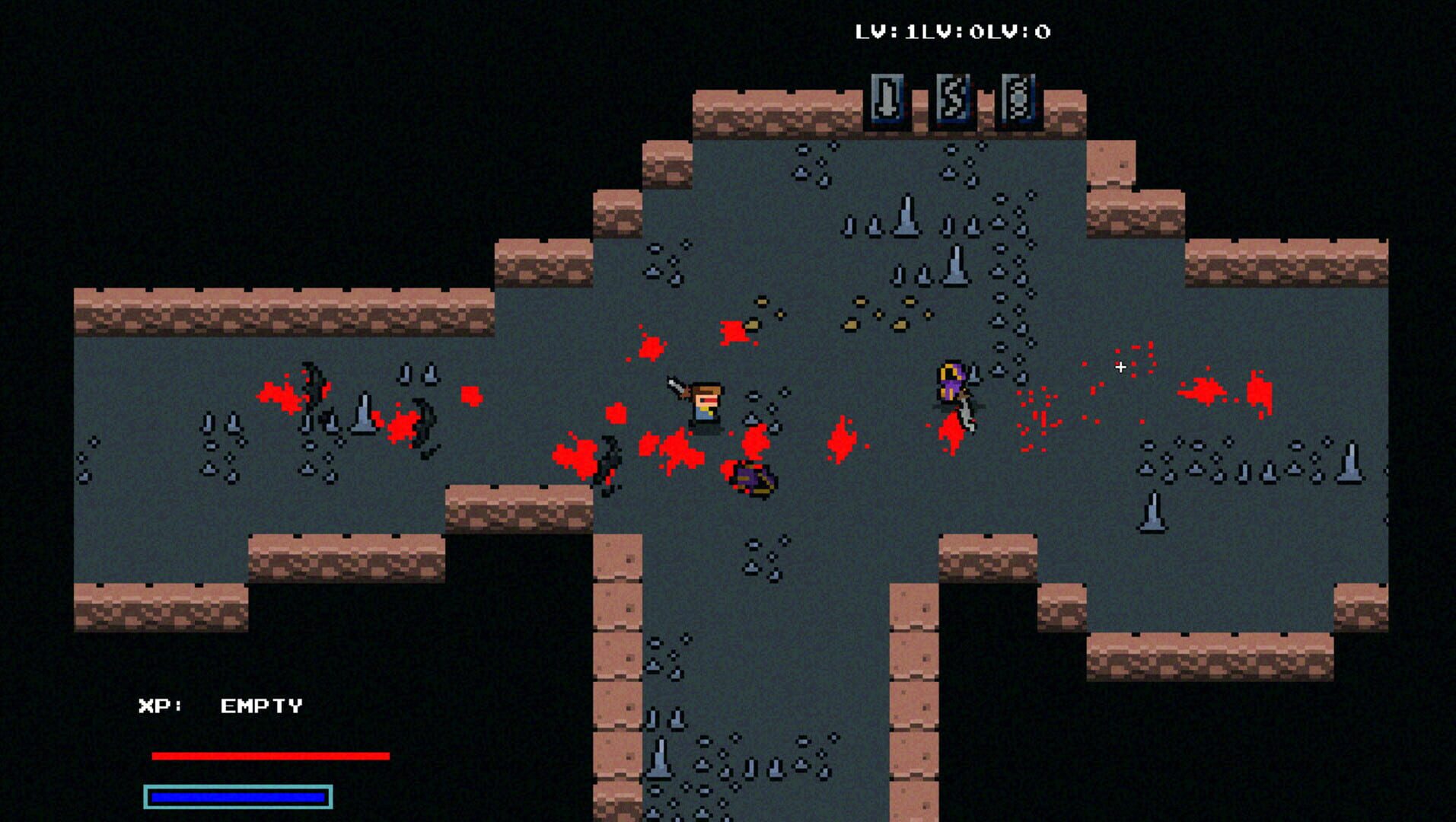Click the LV:0 label for the lightning rune
The image size is (1456, 822).
coord(951,32)
